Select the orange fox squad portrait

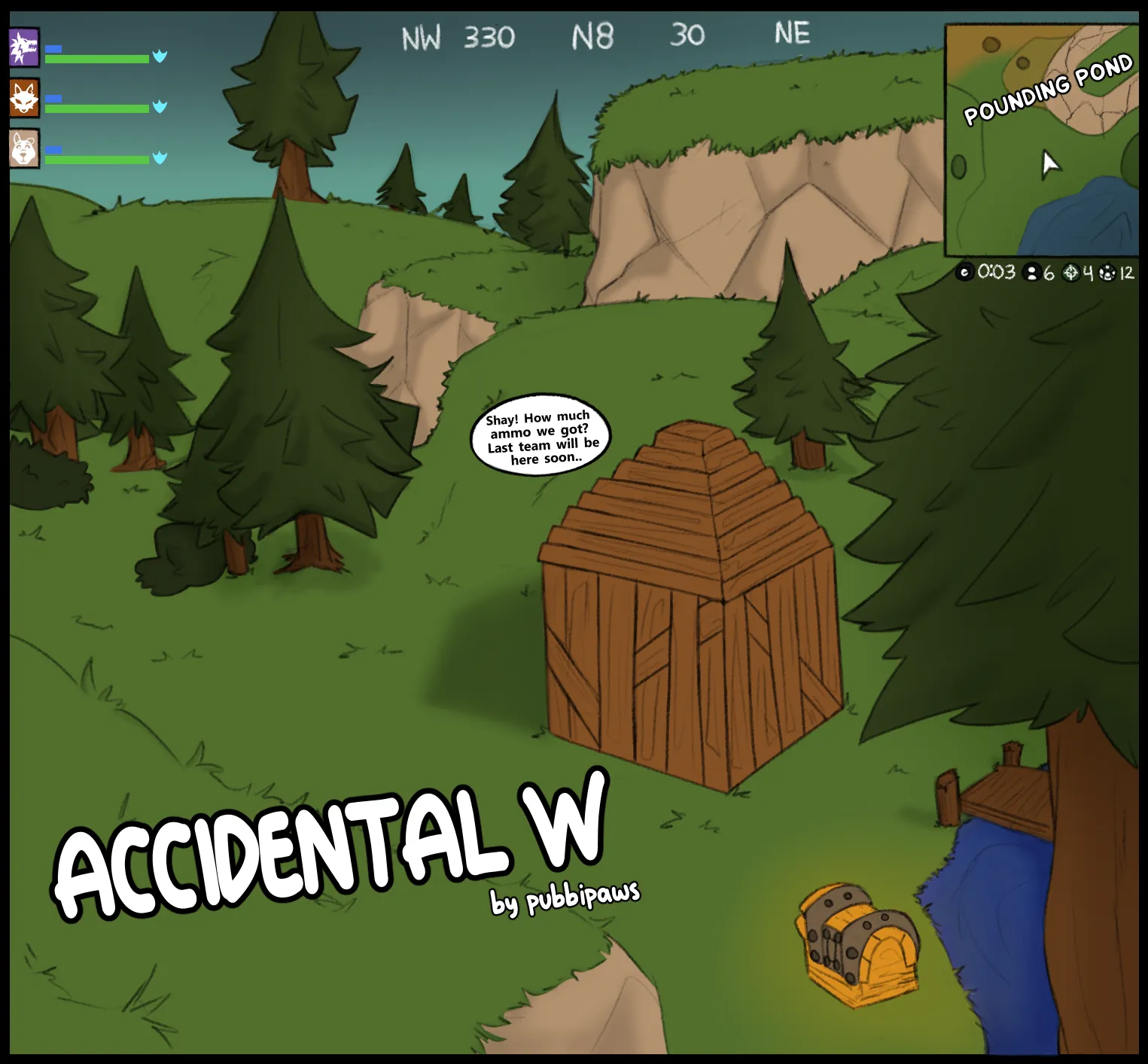point(24,99)
